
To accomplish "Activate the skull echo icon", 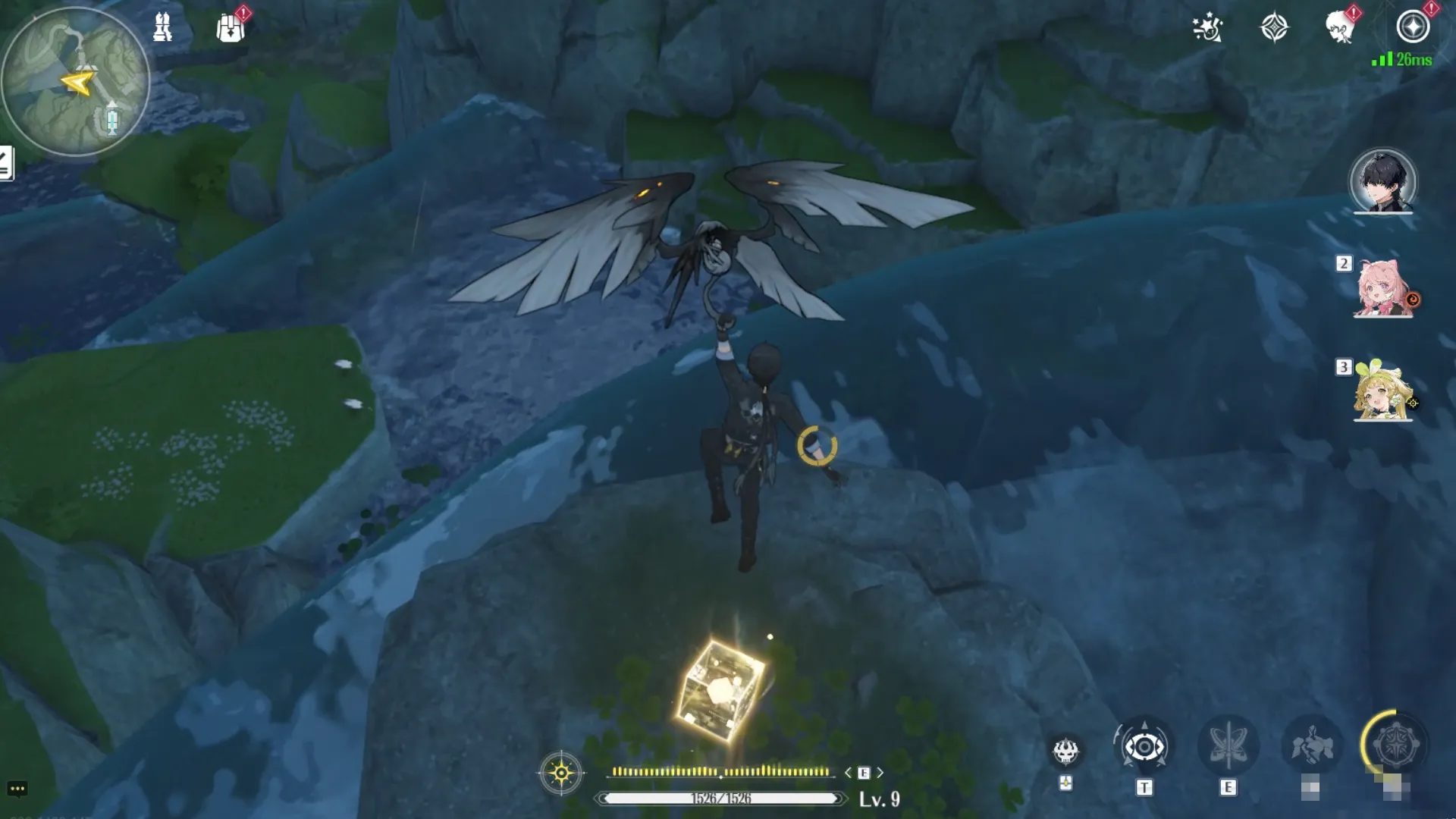I will tap(1065, 751).
